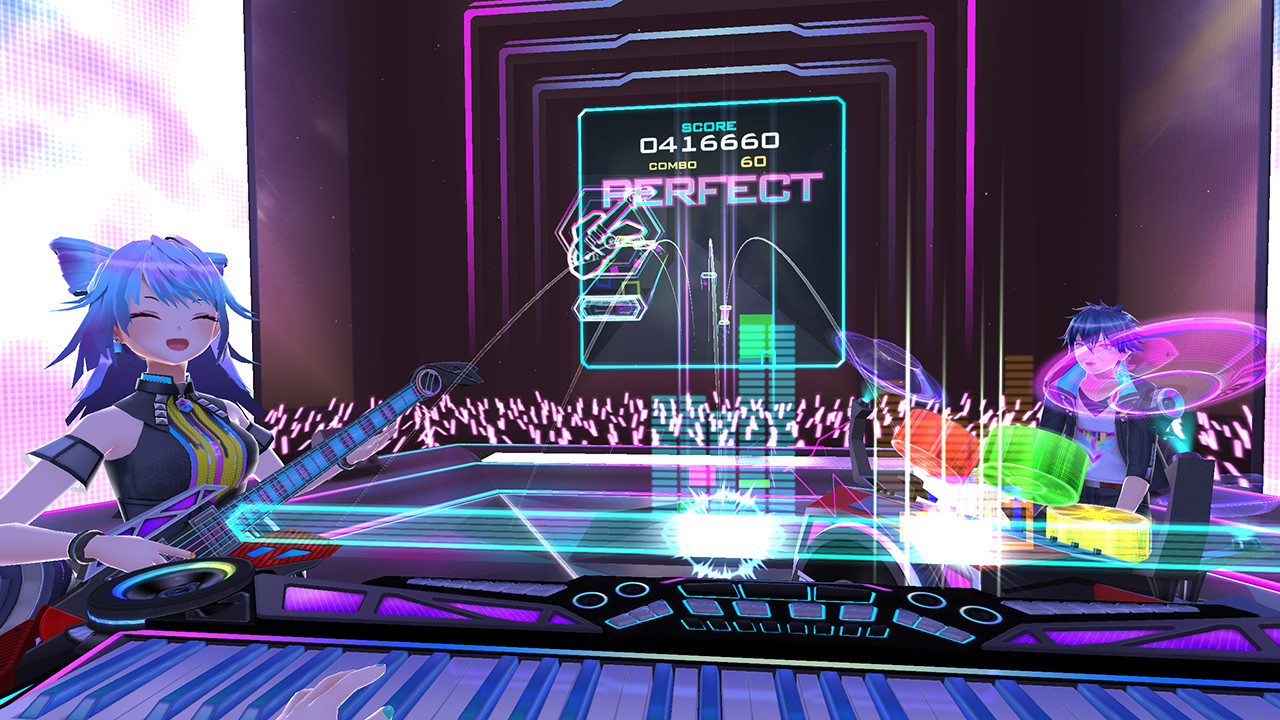Screen dimensions: 1280x720
Task: Click the COMBO label under the score
Action: tap(675, 162)
